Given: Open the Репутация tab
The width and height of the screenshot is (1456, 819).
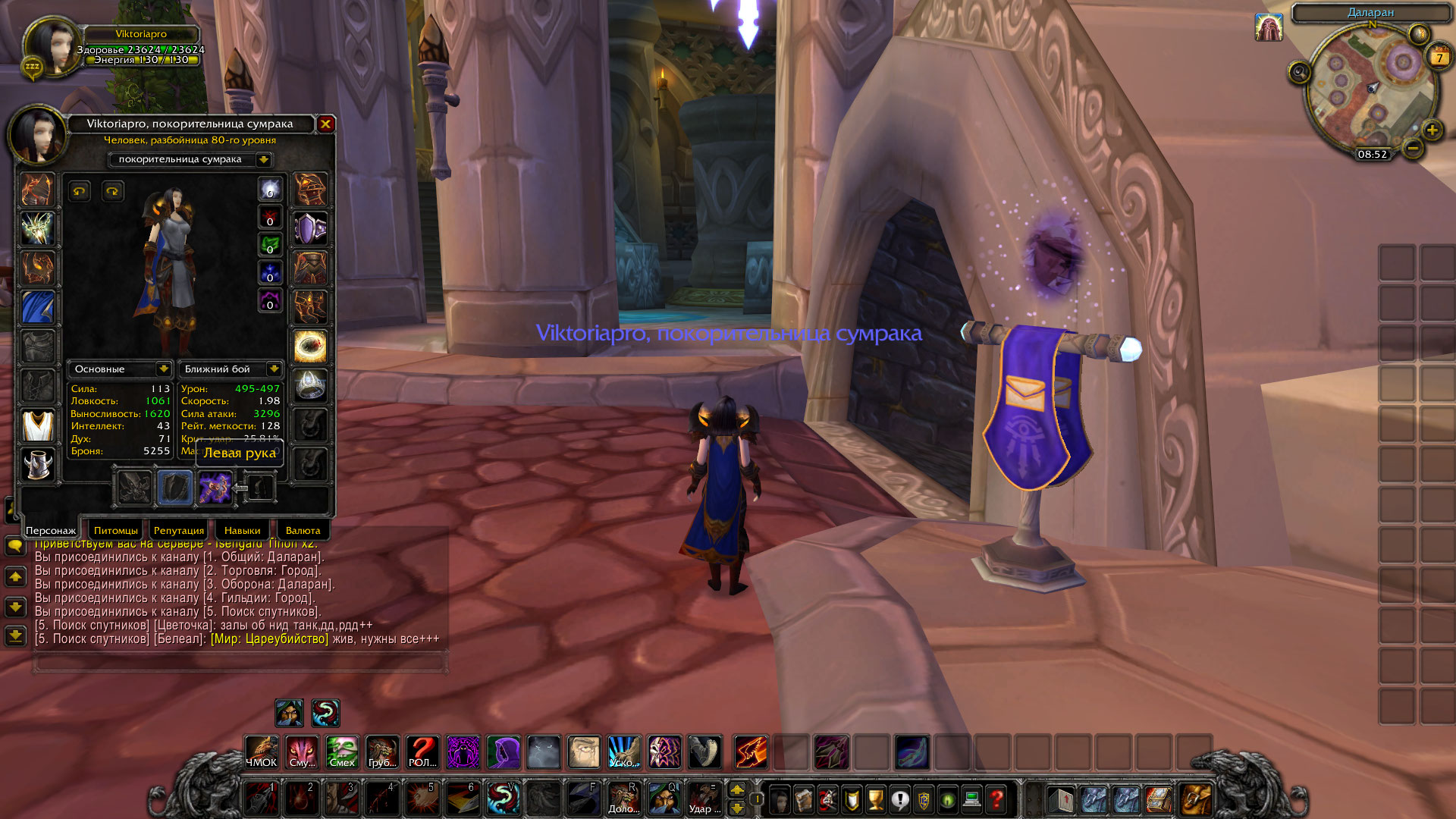Looking at the screenshot, I should [179, 530].
